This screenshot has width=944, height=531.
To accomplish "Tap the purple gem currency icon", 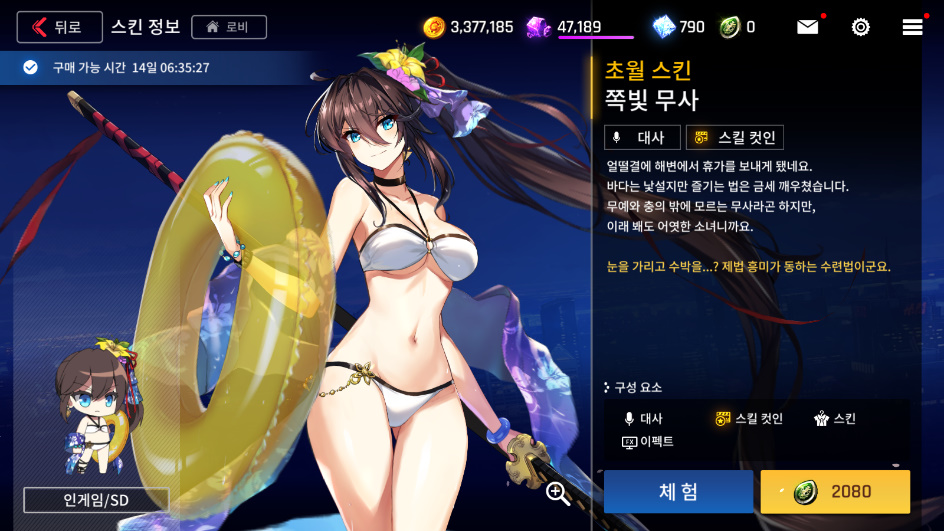I will (x=538, y=27).
